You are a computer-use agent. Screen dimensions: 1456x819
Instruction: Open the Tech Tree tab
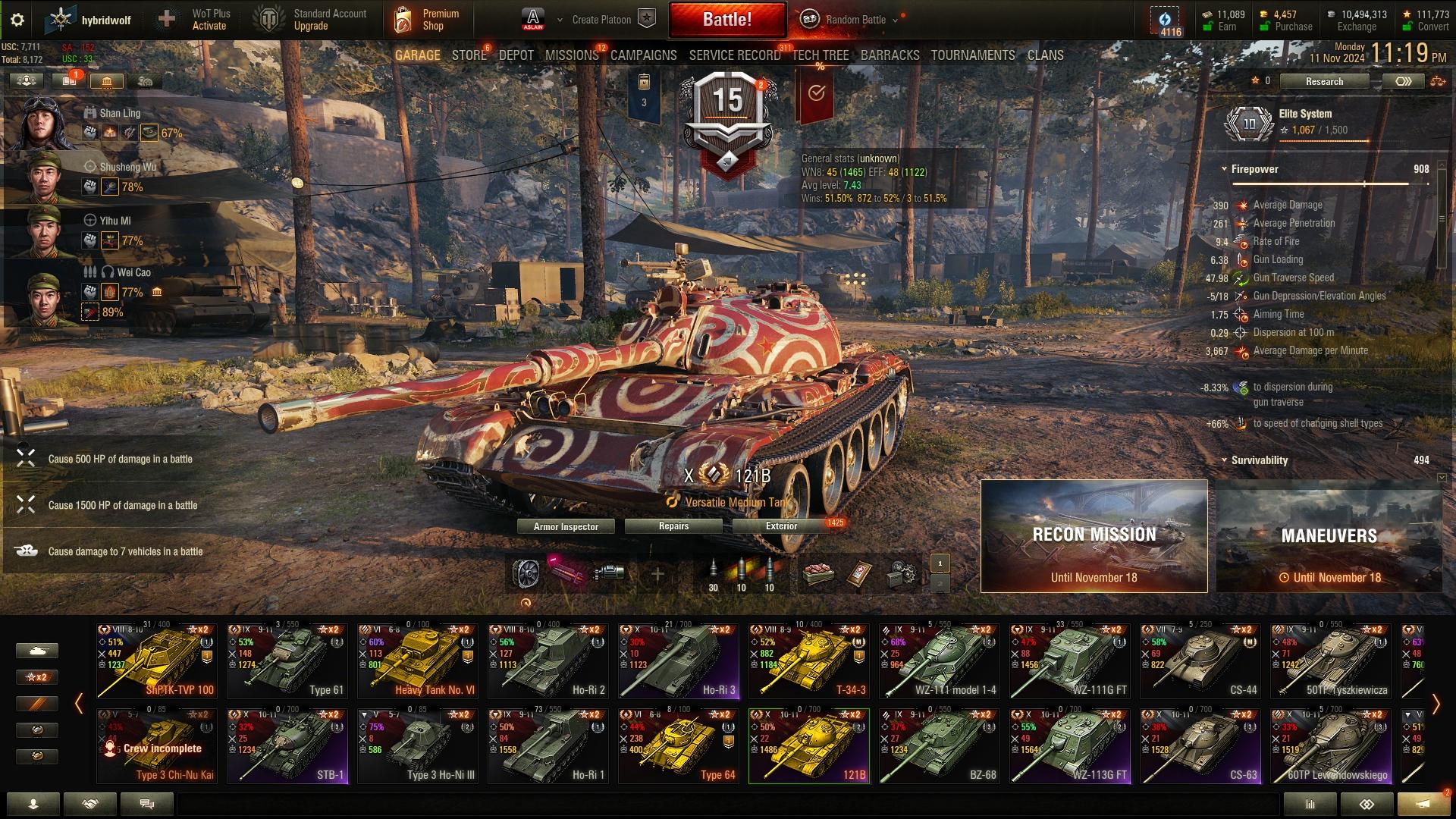coord(821,55)
